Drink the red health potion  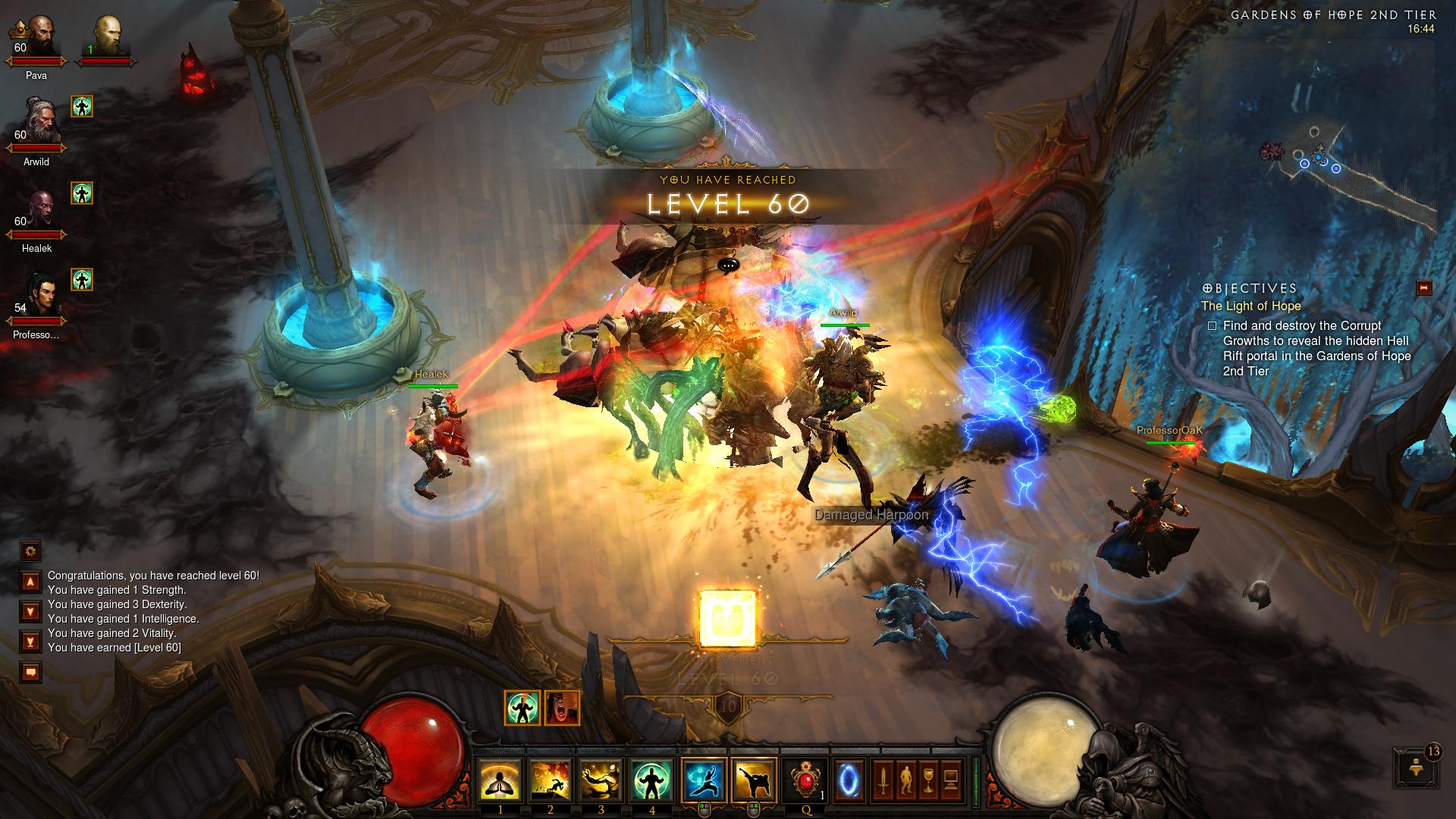[x=806, y=780]
